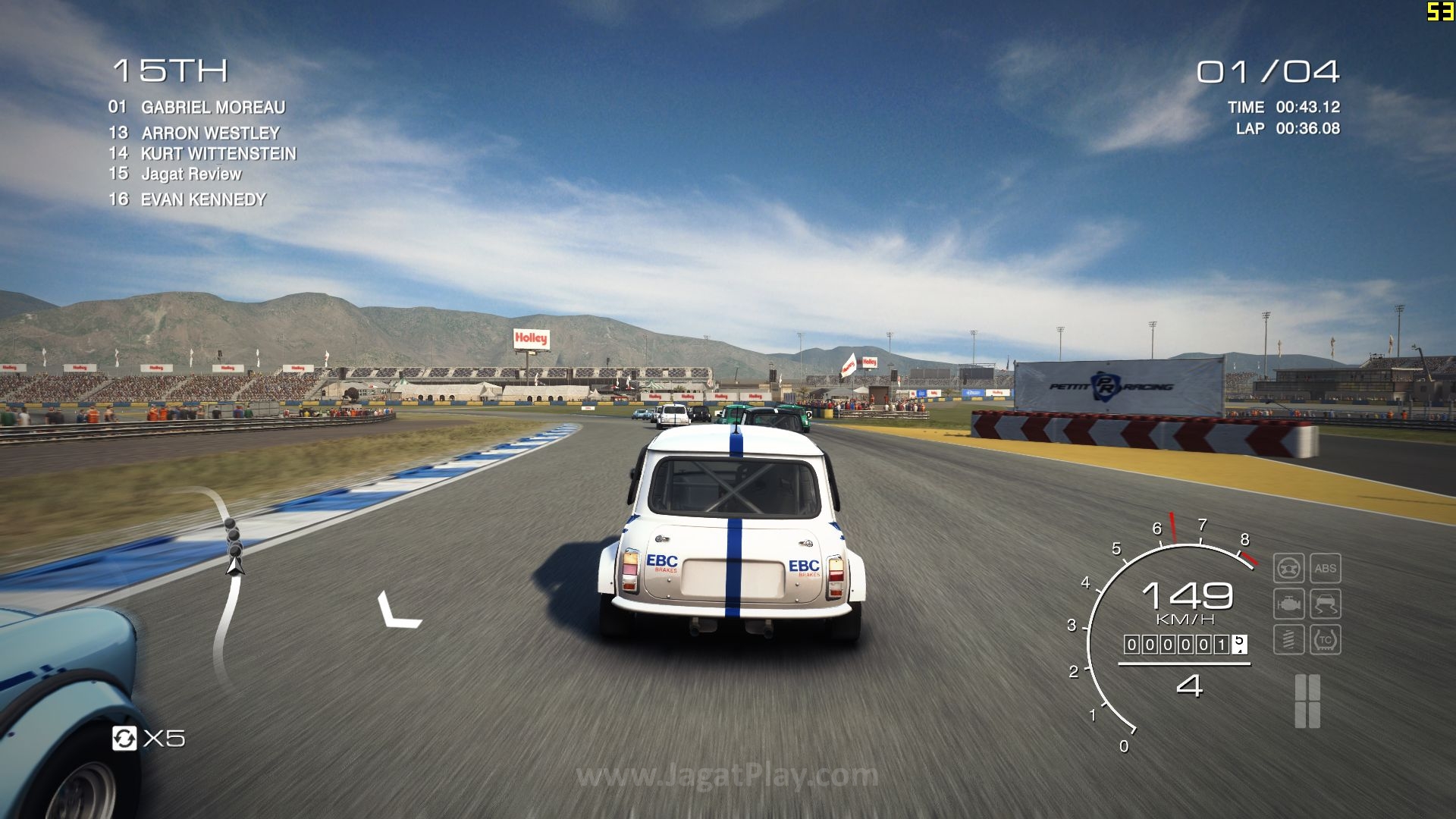Toggle the ABS indicator icon

point(1325,568)
